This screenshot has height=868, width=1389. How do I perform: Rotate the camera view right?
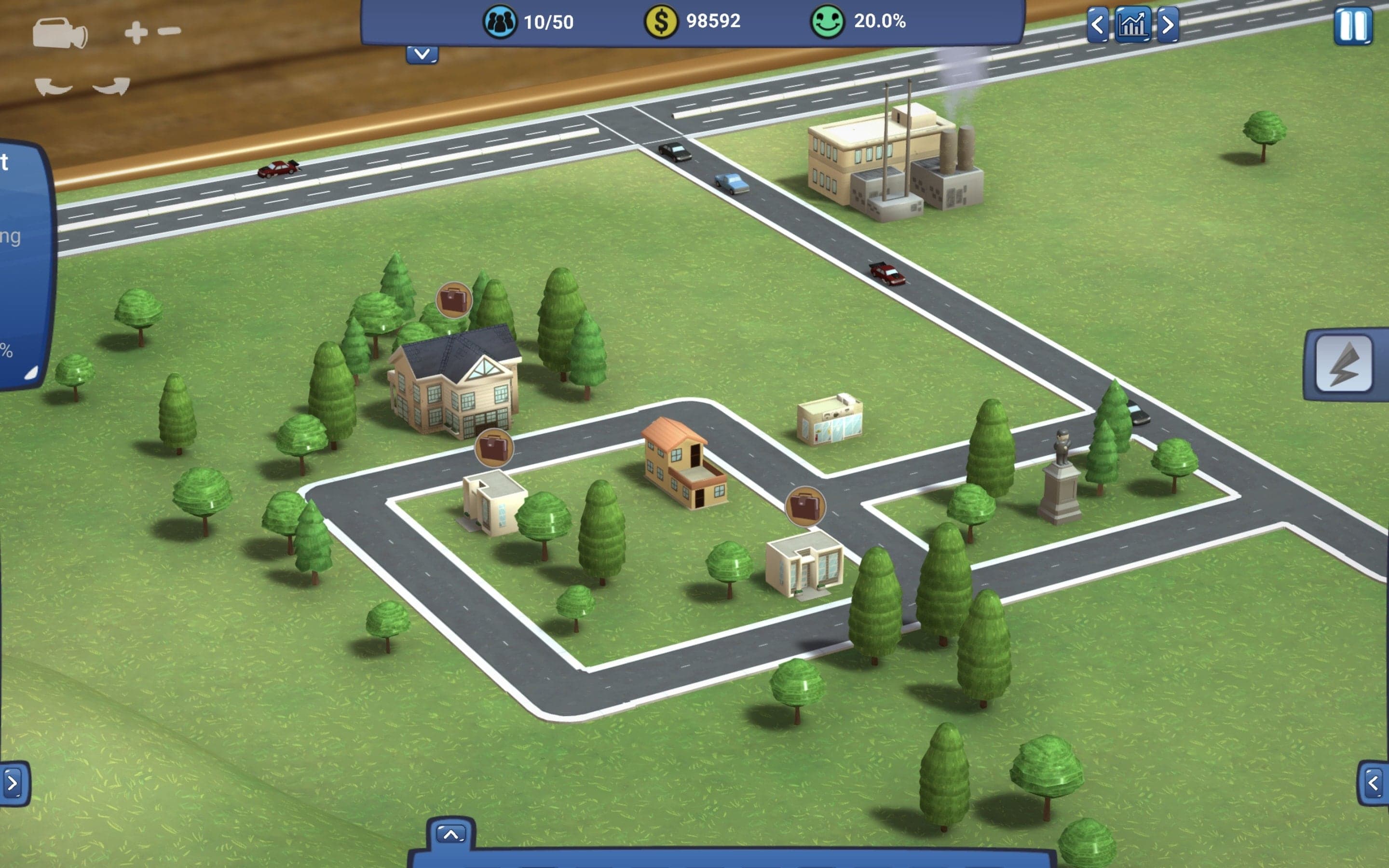111,87
